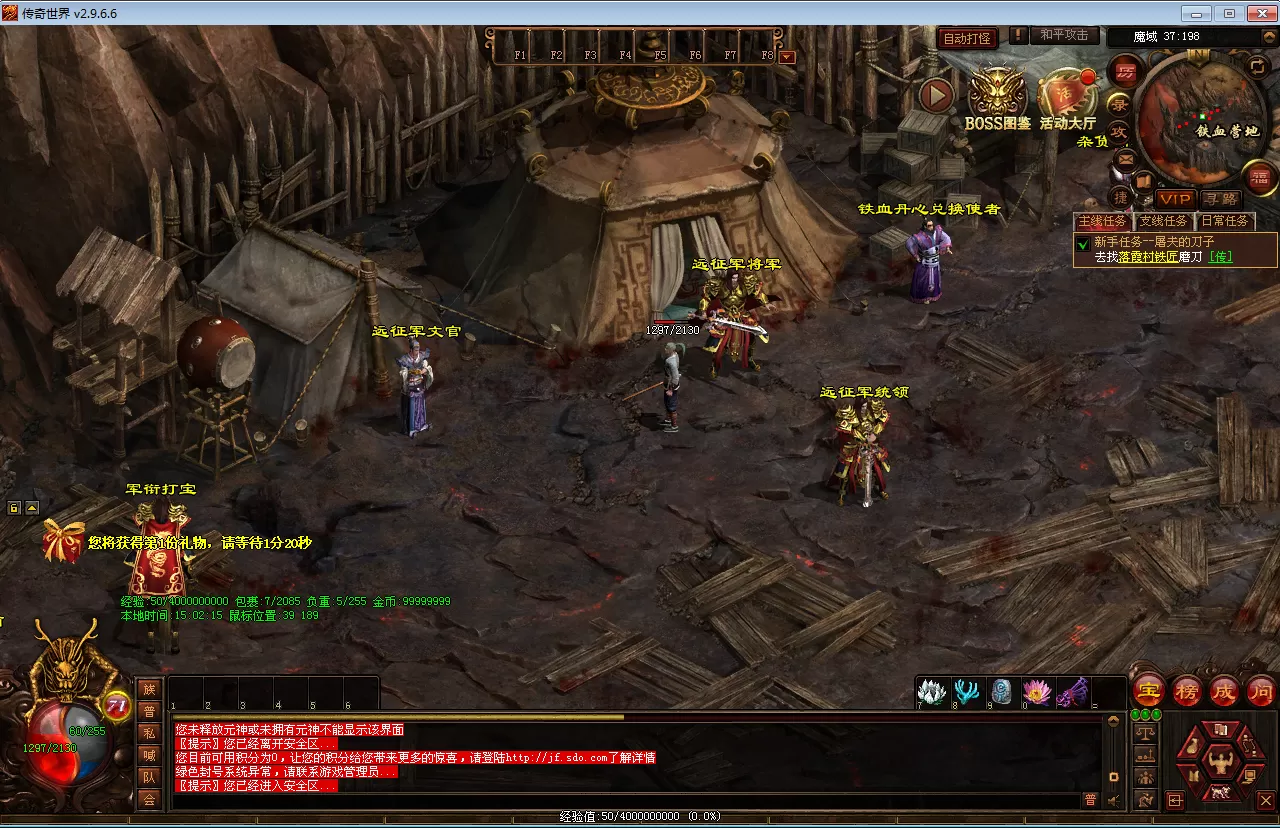Change the 和平攻击 attack mode

coord(1064,36)
